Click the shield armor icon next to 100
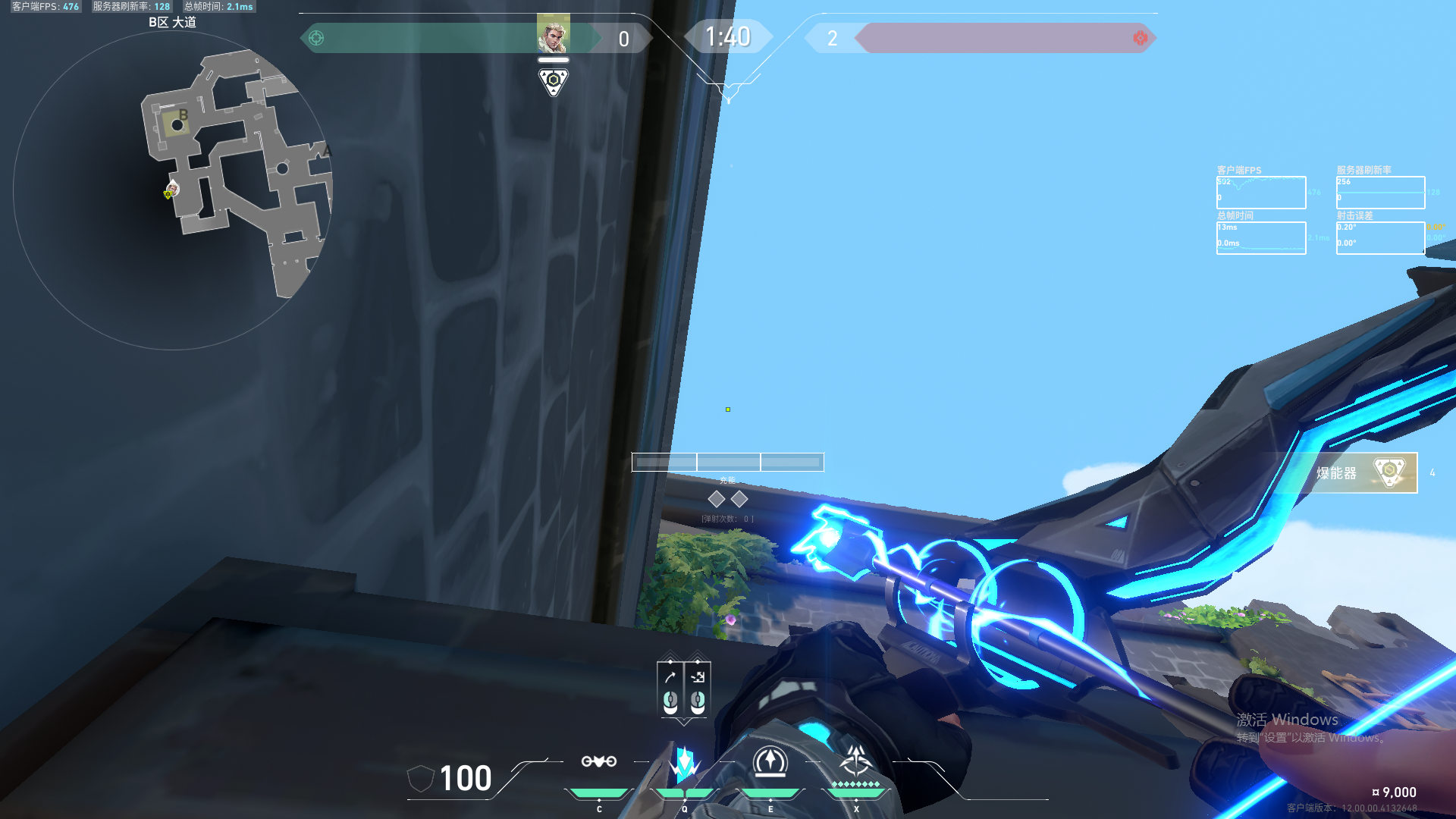Image resolution: width=1456 pixels, height=819 pixels. point(419,779)
